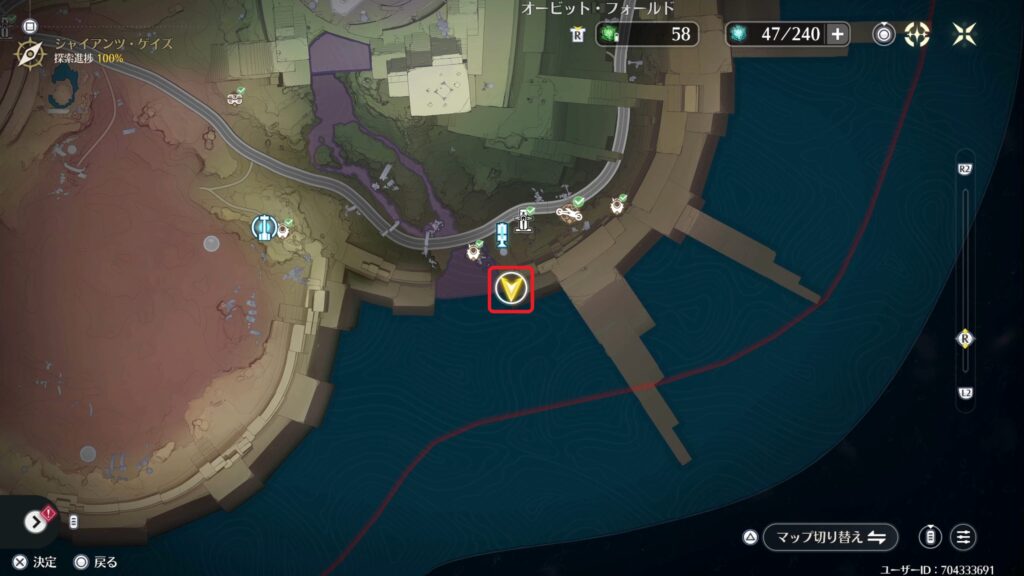Select the small blue Resonance Beacon marker
The width and height of the screenshot is (1024, 576).
click(502, 237)
